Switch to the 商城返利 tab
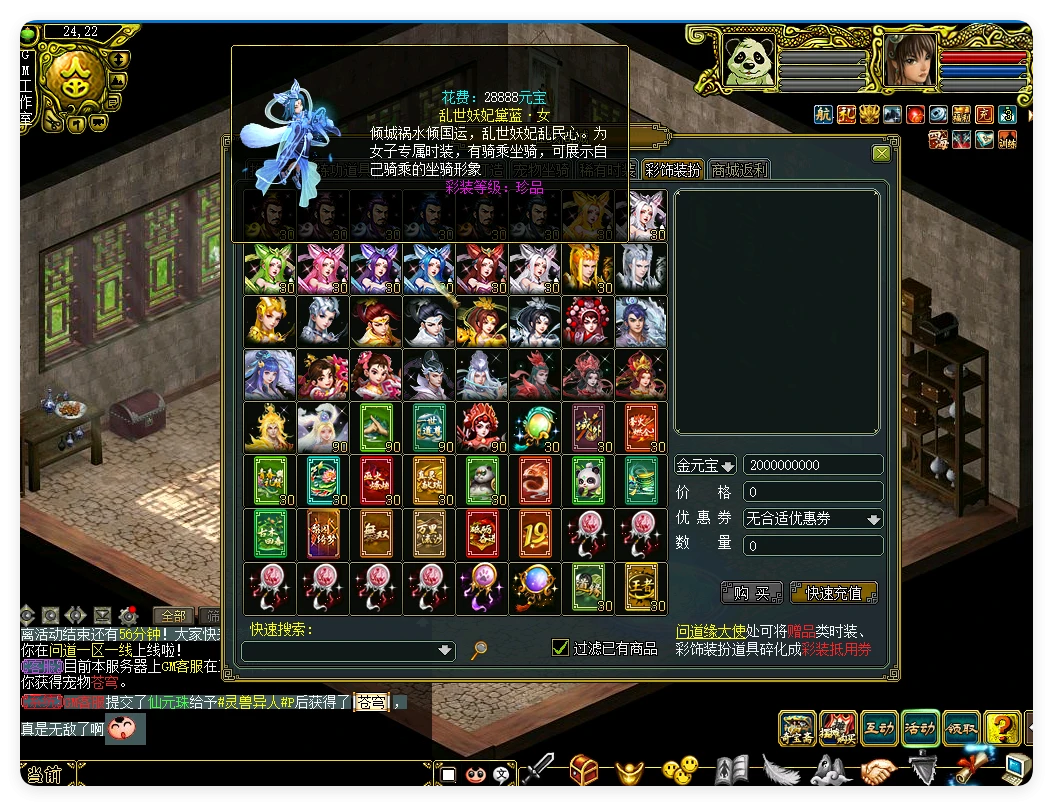This screenshot has height=806, width=1053. (x=739, y=170)
